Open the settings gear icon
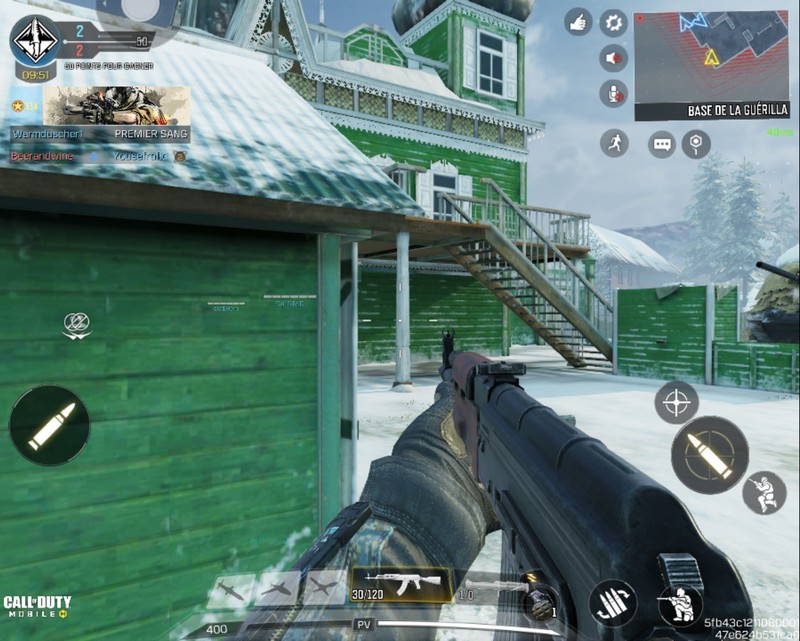The height and width of the screenshot is (641, 800). coord(613,22)
